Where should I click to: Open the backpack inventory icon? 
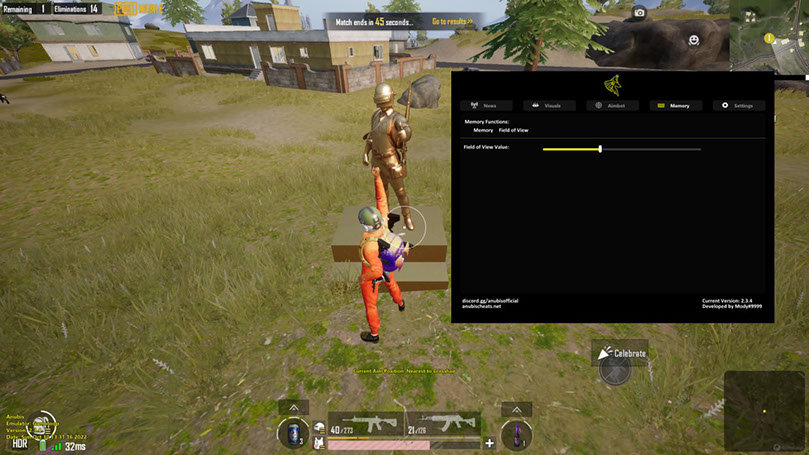tap(319, 431)
